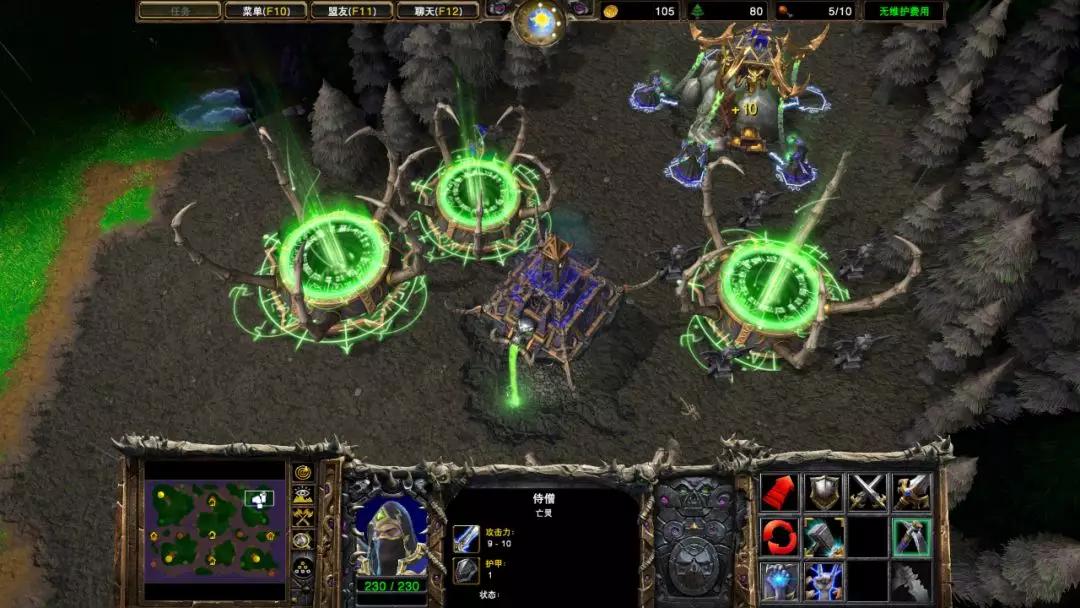Choose the green-bordered Gather command
1080x608 pixels.
911,537
